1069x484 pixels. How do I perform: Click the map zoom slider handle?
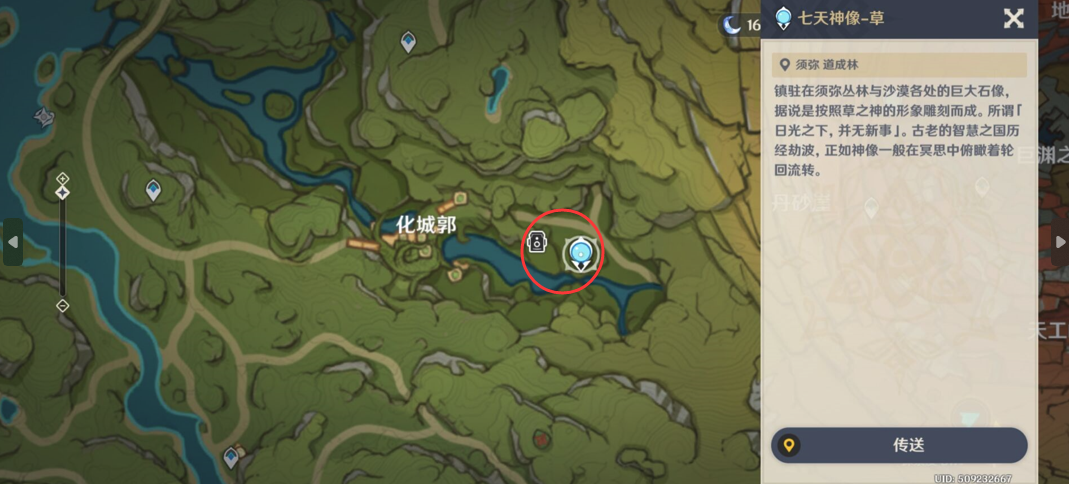62,191
